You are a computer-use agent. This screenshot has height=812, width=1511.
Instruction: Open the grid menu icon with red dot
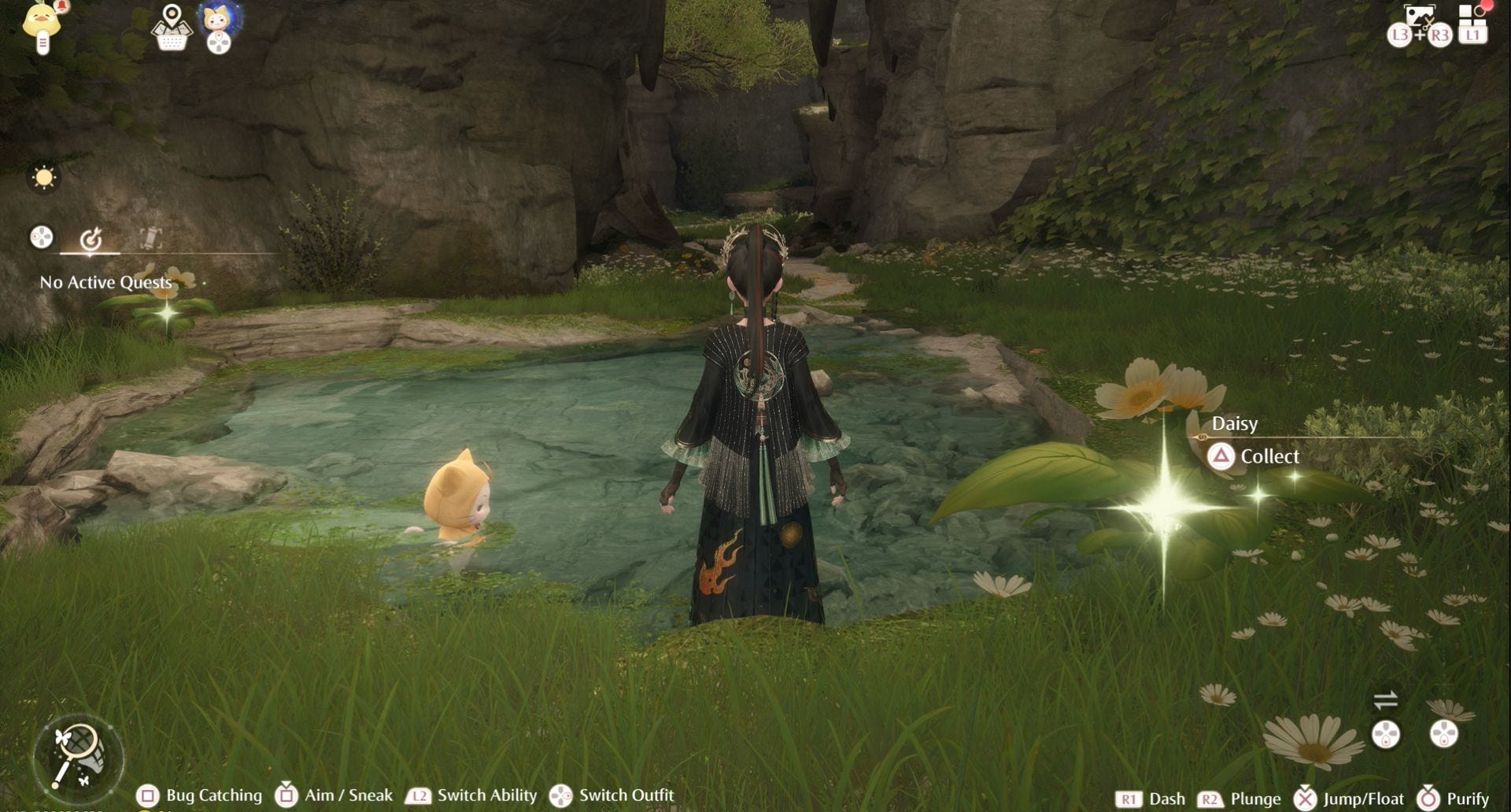click(1472, 24)
